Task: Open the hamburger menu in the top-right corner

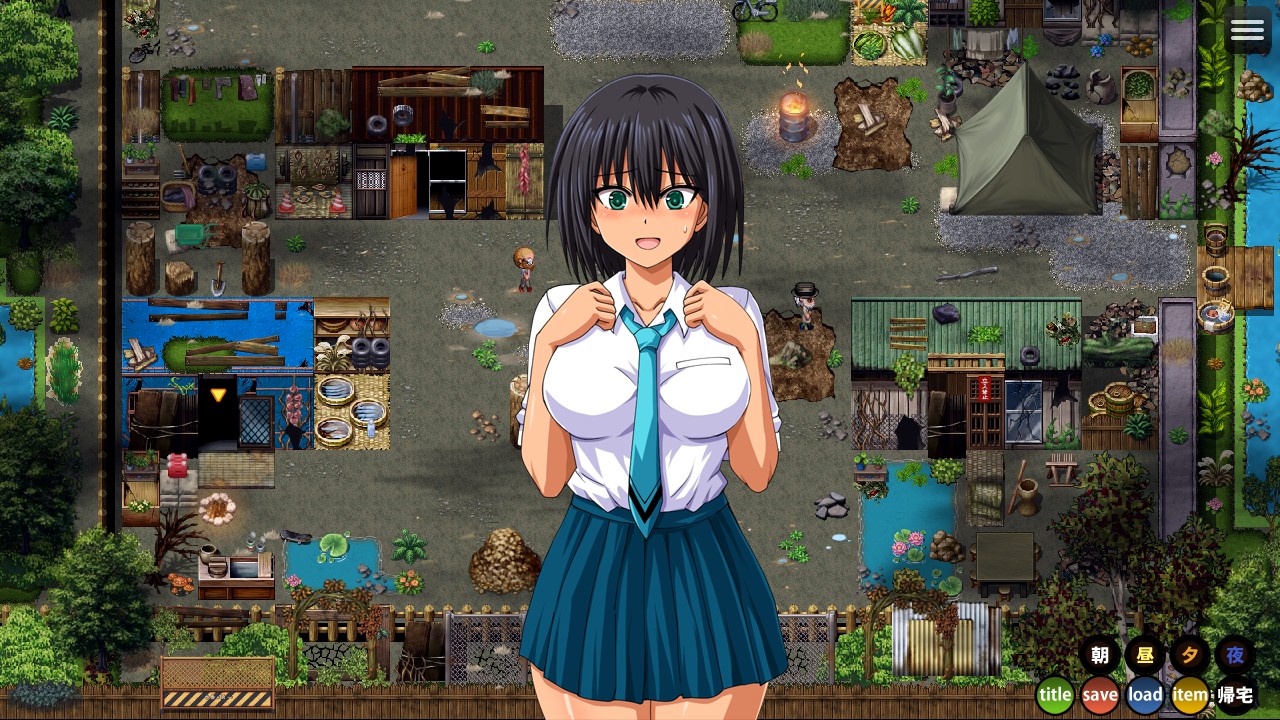Action: point(1247,29)
